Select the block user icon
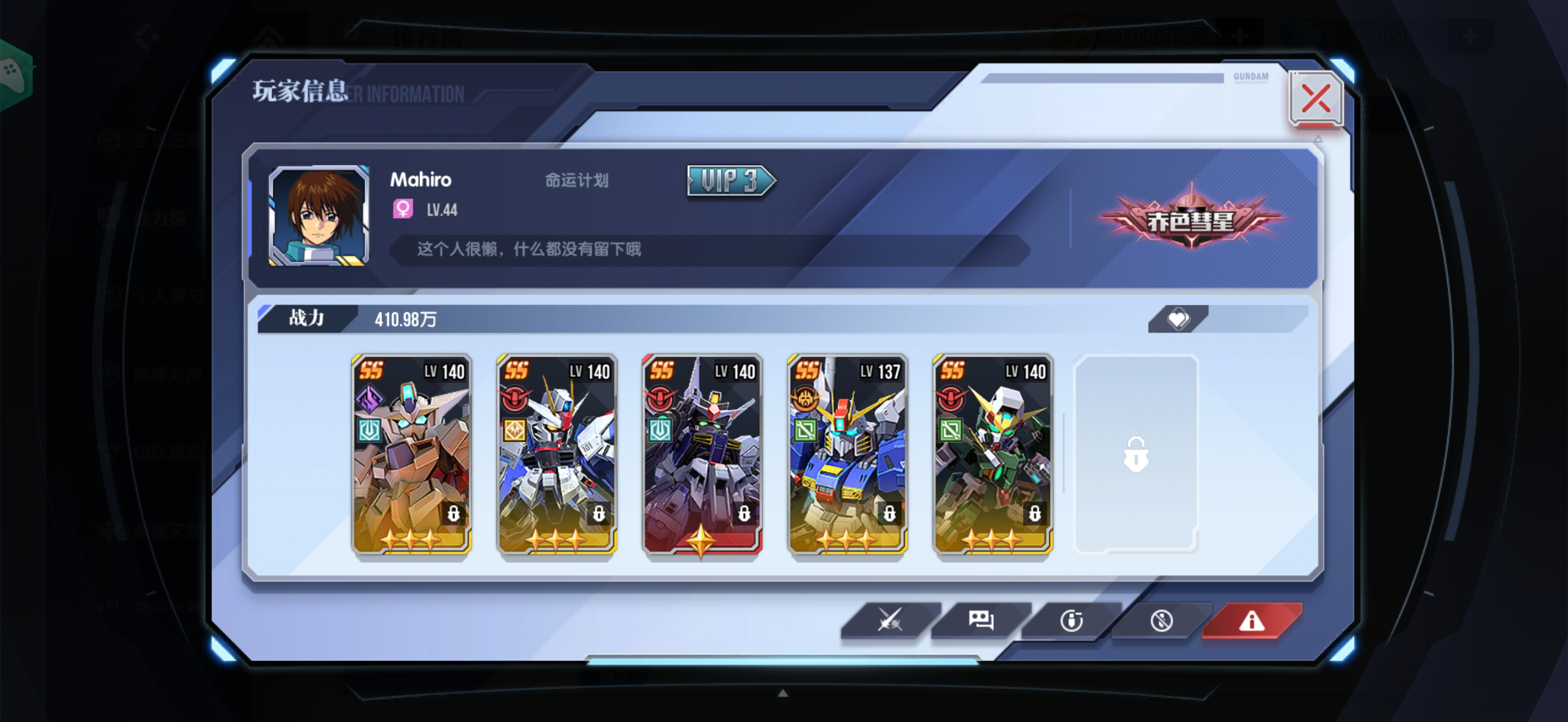The image size is (1568, 722). 1161,620
